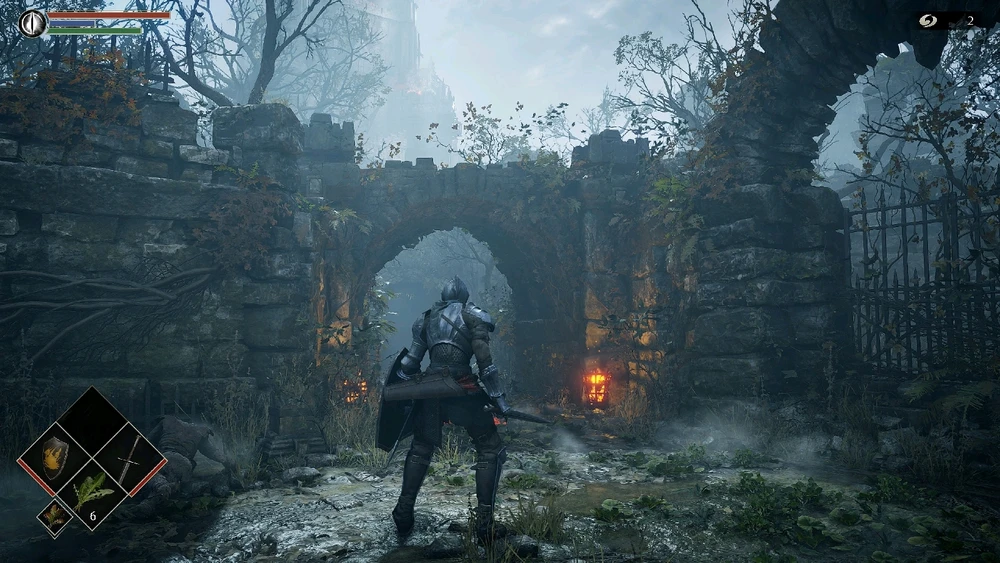Click the round character status emblem

pyautogui.click(x=33, y=22)
